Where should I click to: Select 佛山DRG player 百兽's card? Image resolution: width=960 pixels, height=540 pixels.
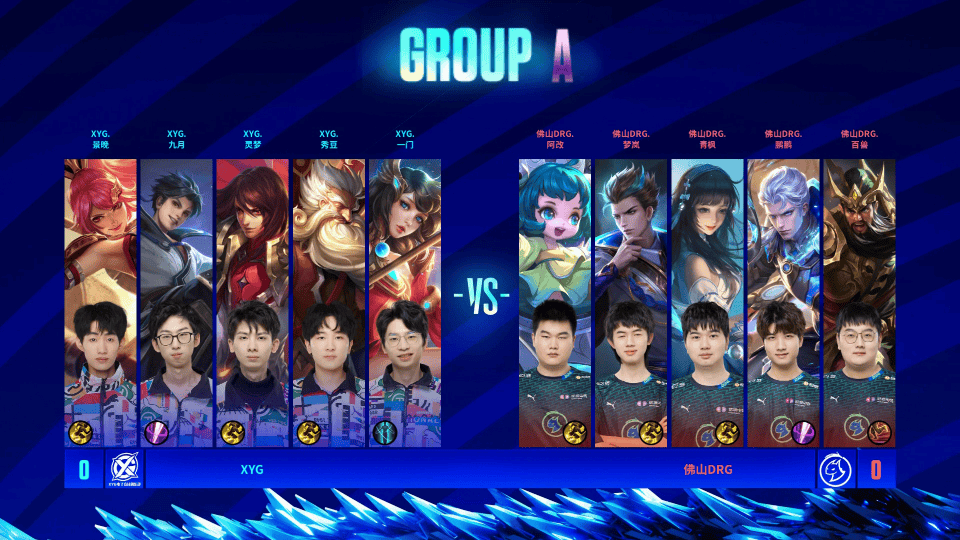coord(859,300)
